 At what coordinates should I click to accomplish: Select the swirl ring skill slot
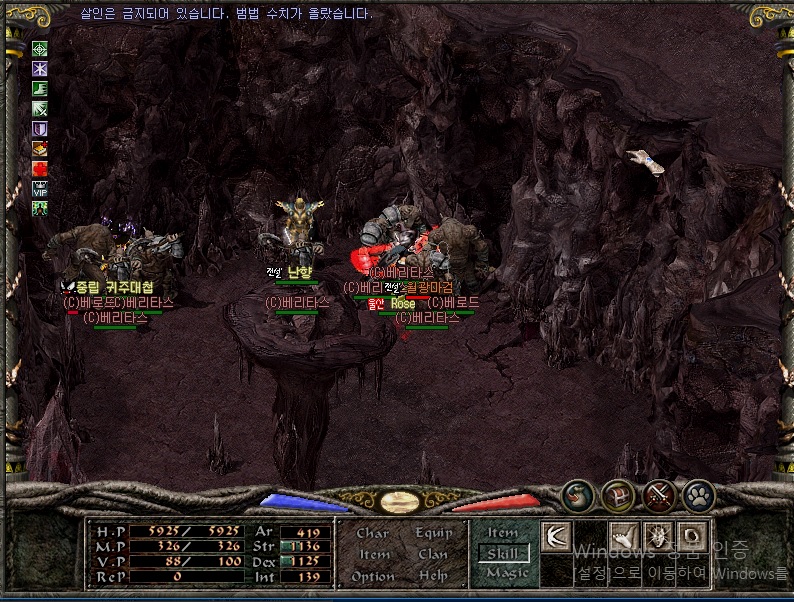[x=693, y=536]
